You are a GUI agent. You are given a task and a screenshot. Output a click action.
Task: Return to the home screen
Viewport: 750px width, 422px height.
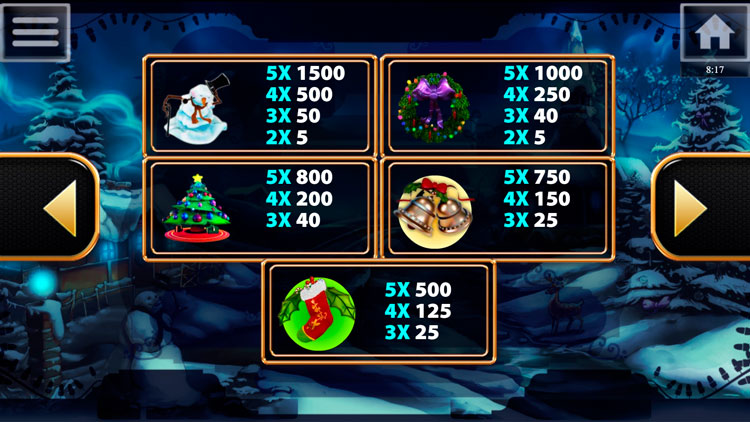click(x=714, y=32)
